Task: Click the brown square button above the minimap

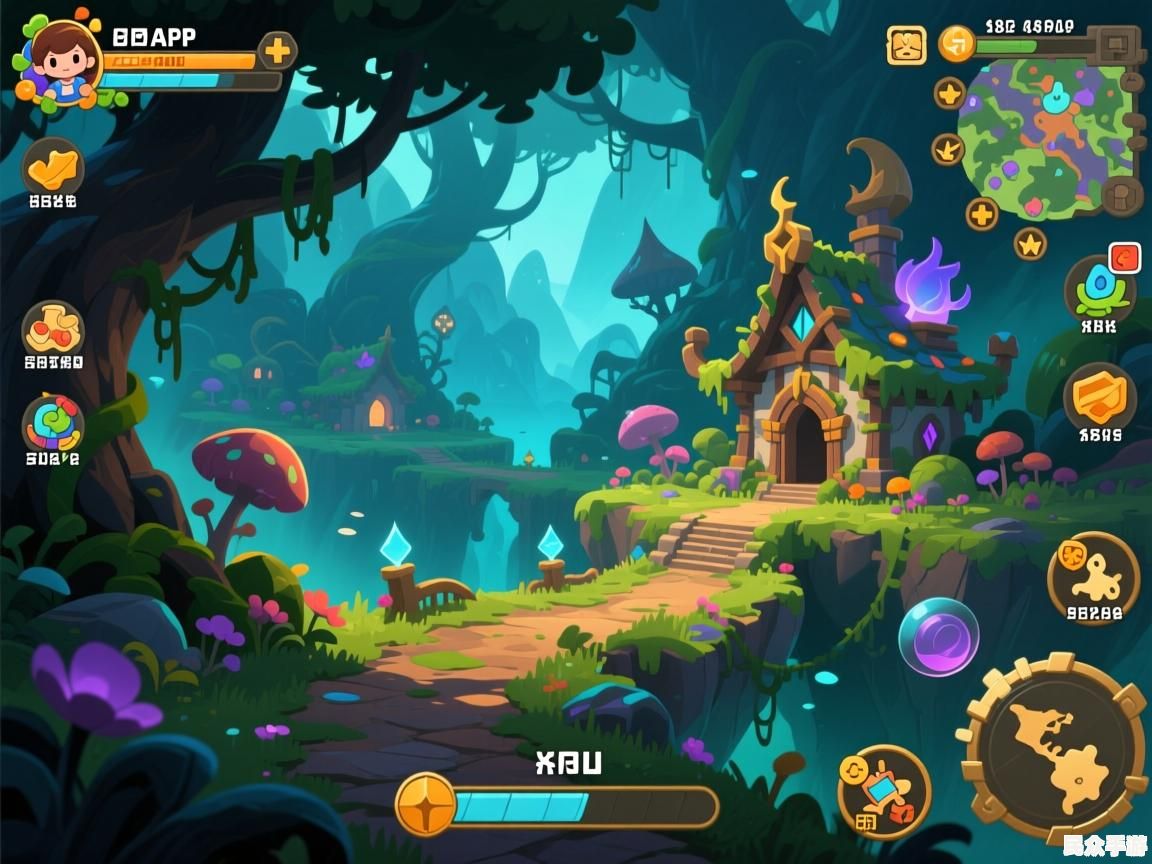Action: tap(1117, 44)
